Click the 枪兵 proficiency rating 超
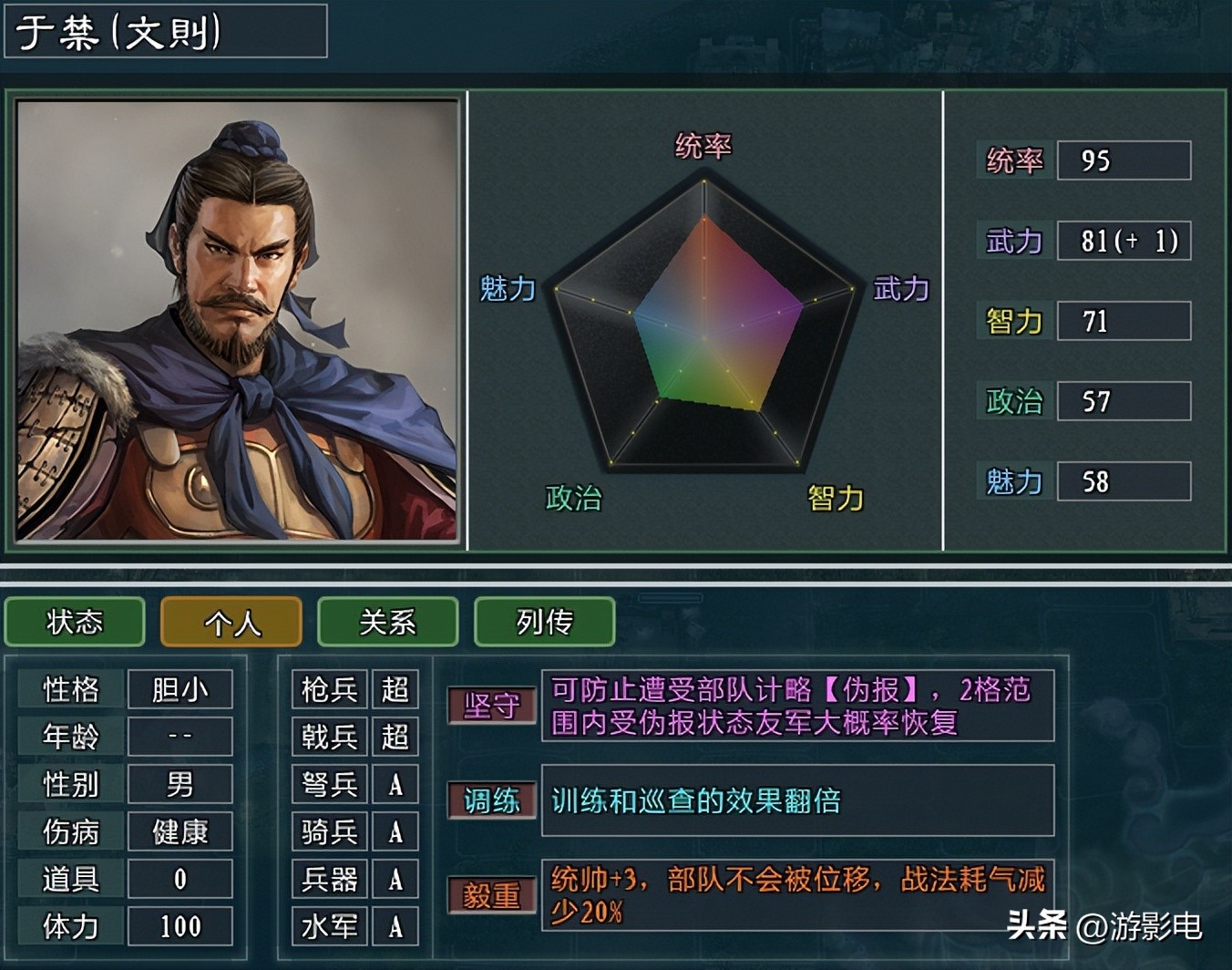This screenshot has width=1232, height=970. (x=395, y=689)
